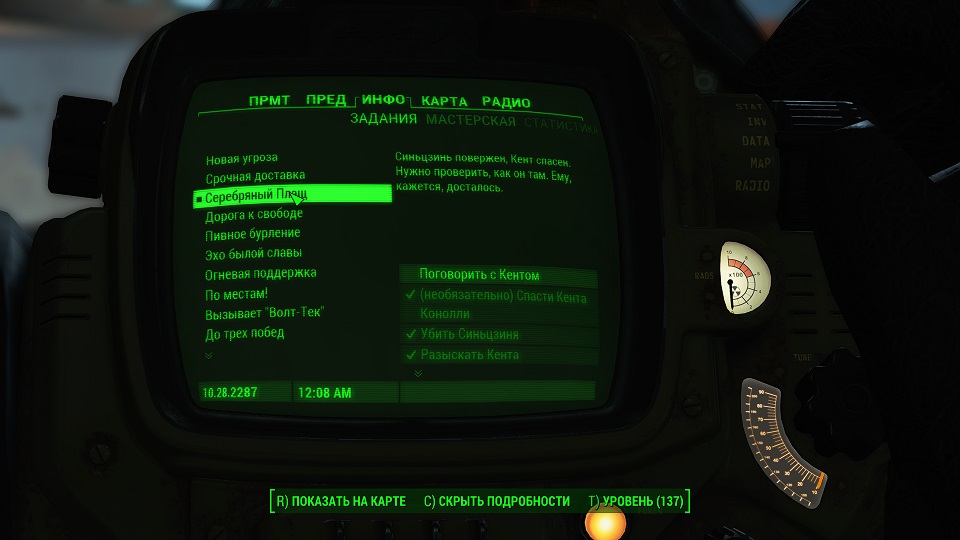Select the Дорога к свободе quest
Viewport: 960px width, 540px height.
point(254,214)
